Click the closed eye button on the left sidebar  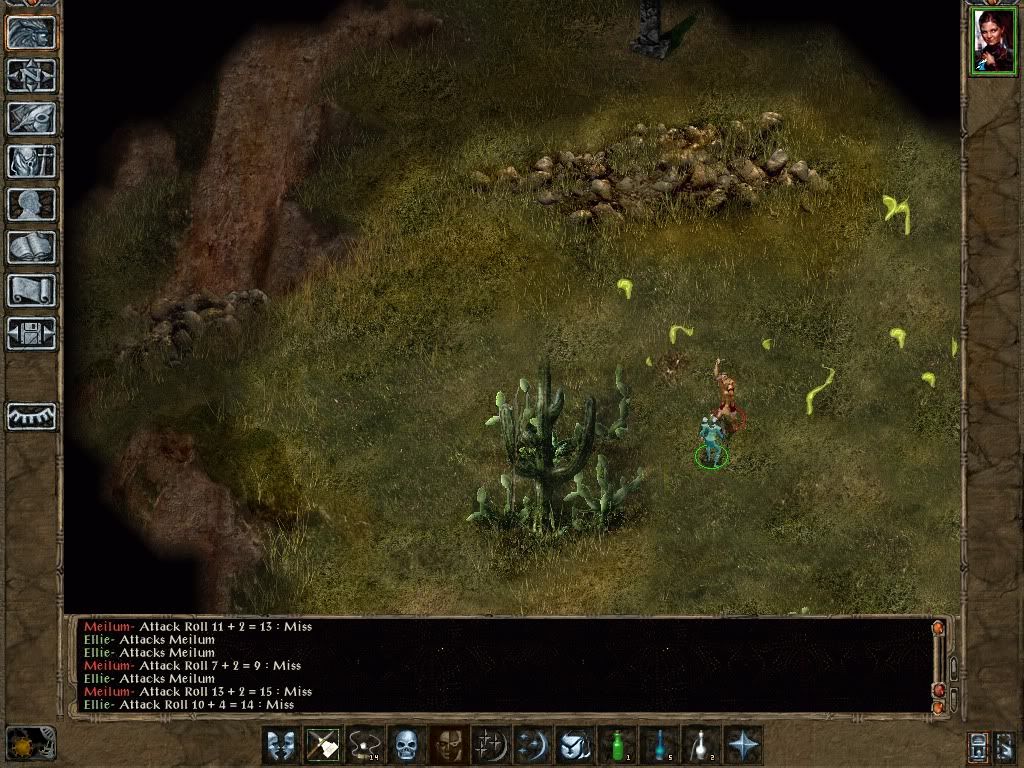click(32, 416)
